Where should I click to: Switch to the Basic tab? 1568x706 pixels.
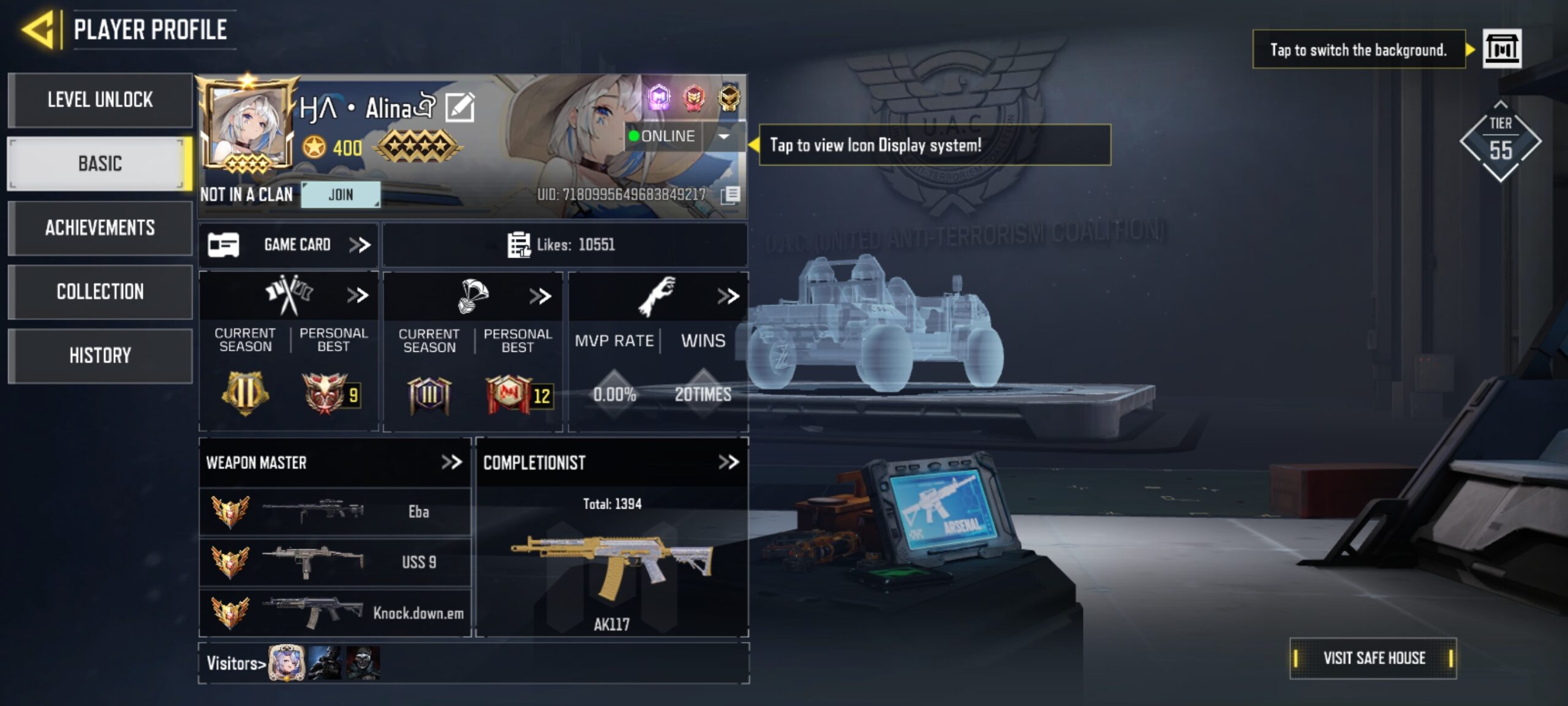coord(100,164)
